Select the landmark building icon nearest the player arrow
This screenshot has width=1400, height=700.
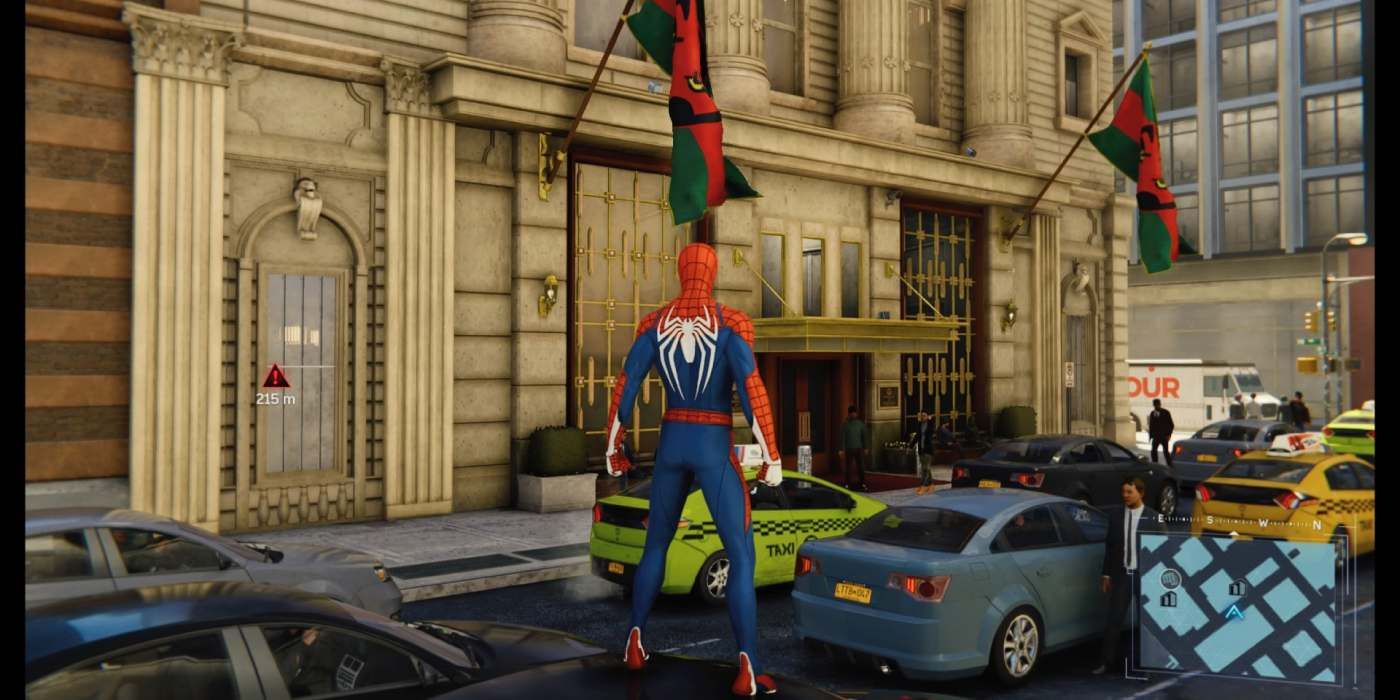coord(1237,587)
